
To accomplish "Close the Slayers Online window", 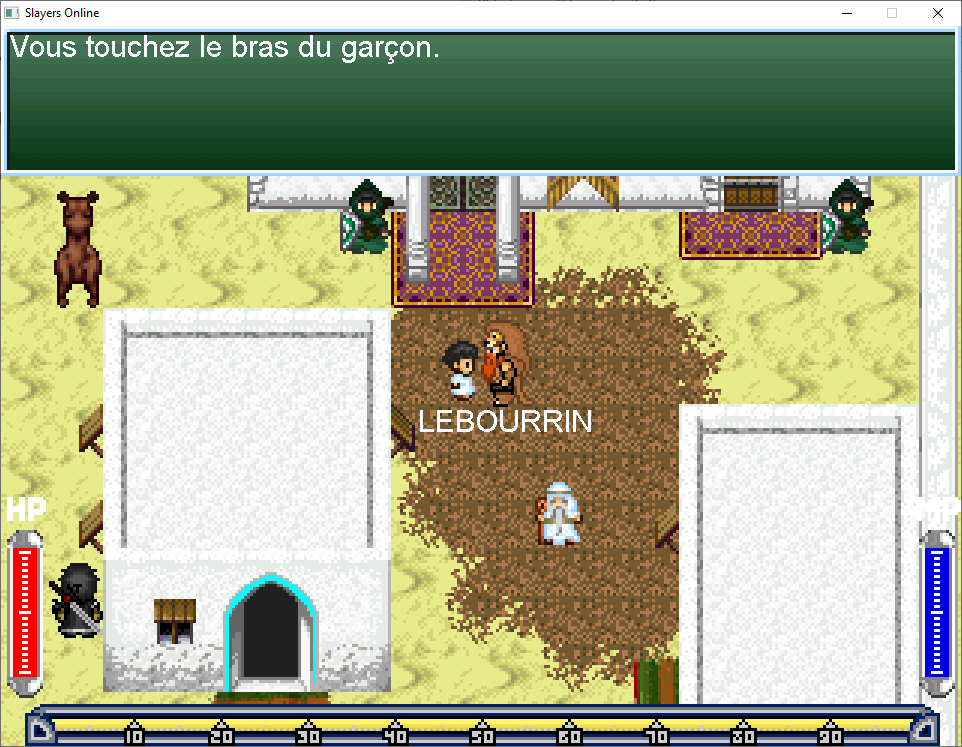I will point(937,14).
